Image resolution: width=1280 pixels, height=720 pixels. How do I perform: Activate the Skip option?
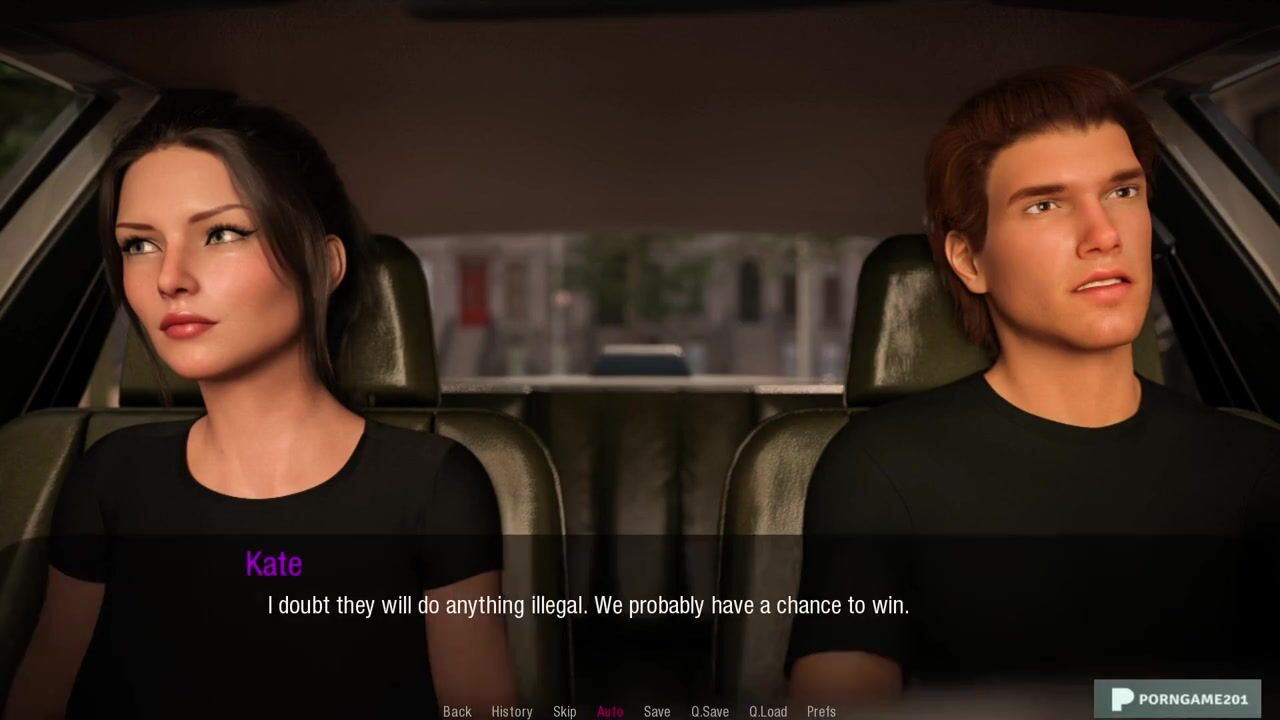pyautogui.click(x=564, y=711)
